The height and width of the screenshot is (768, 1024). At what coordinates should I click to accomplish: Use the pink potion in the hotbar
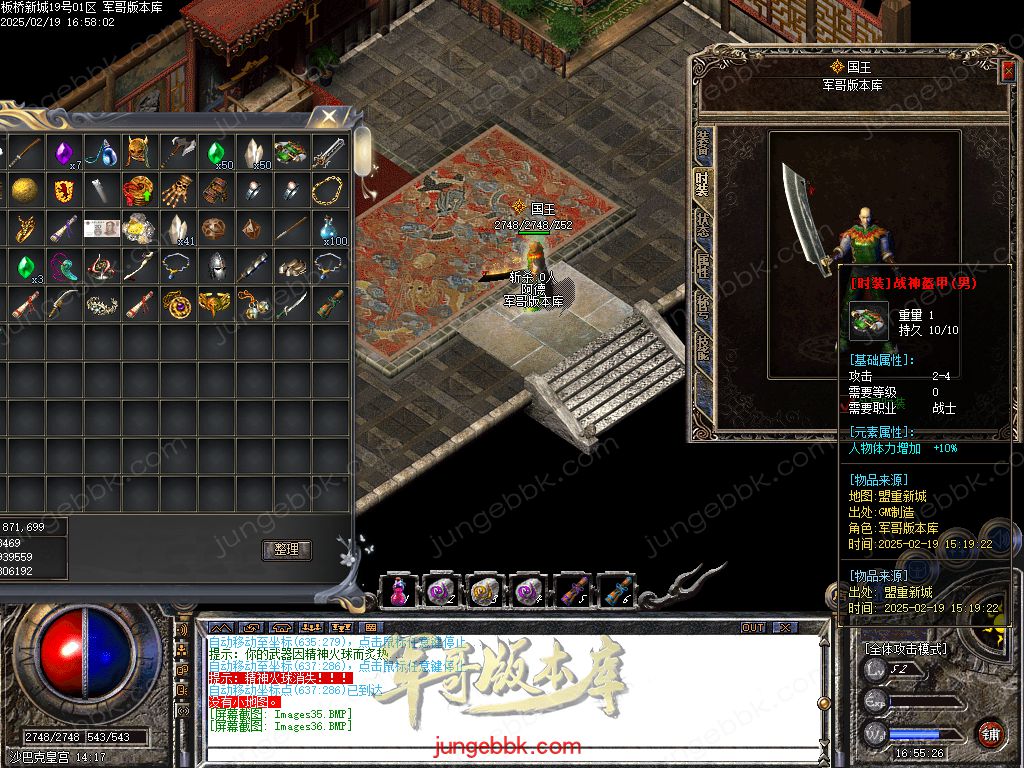click(398, 591)
